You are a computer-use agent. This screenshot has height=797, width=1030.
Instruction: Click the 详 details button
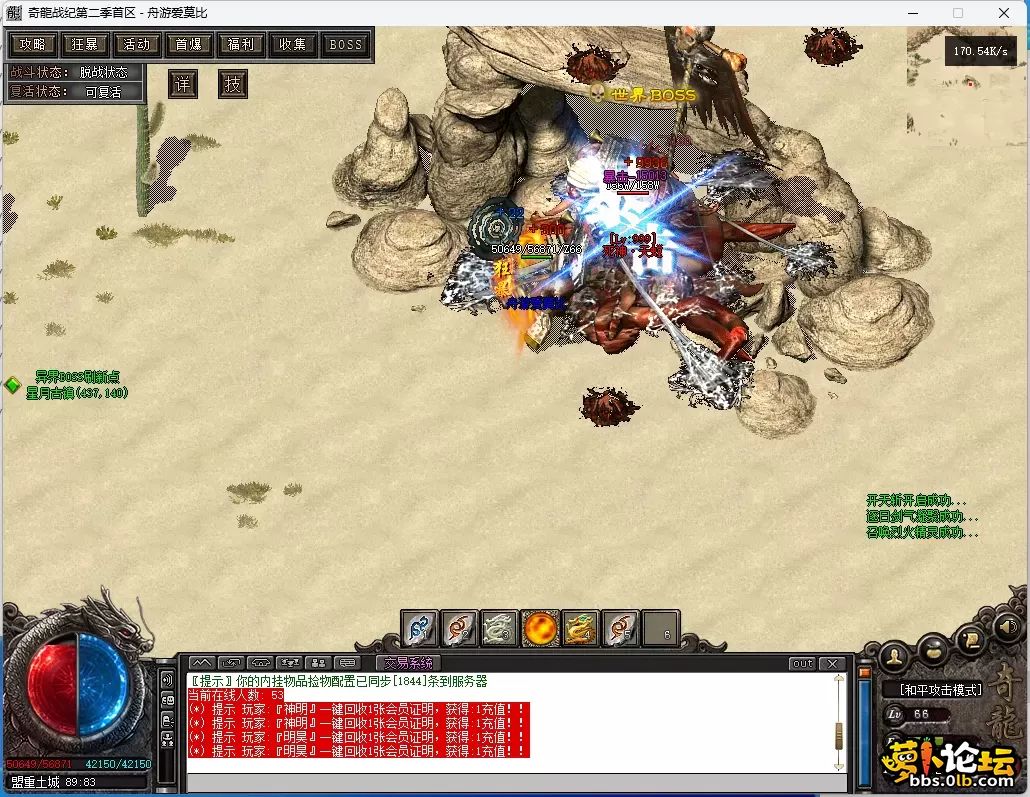point(182,84)
